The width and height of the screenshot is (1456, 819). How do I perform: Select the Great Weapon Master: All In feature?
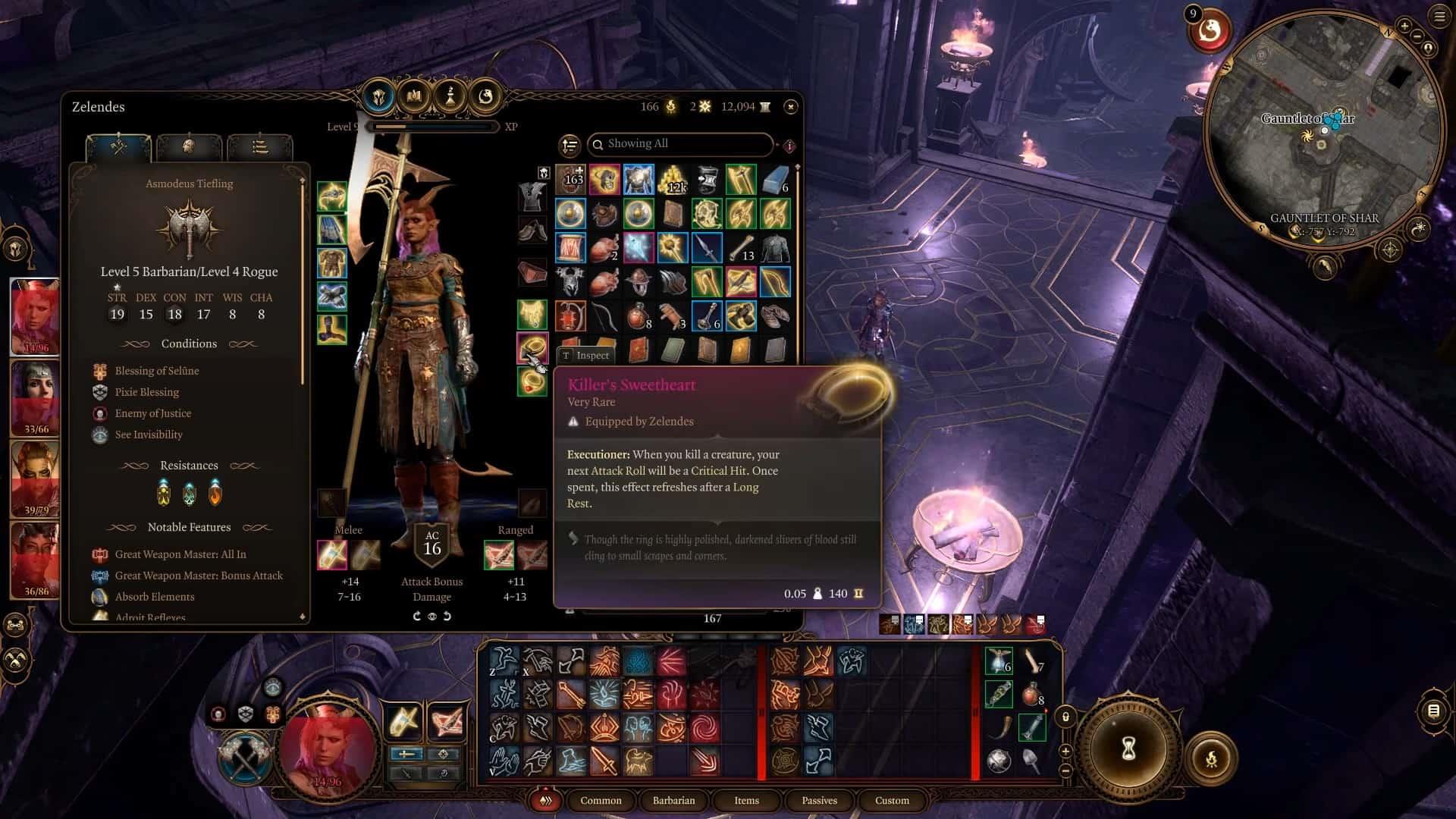click(x=180, y=554)
